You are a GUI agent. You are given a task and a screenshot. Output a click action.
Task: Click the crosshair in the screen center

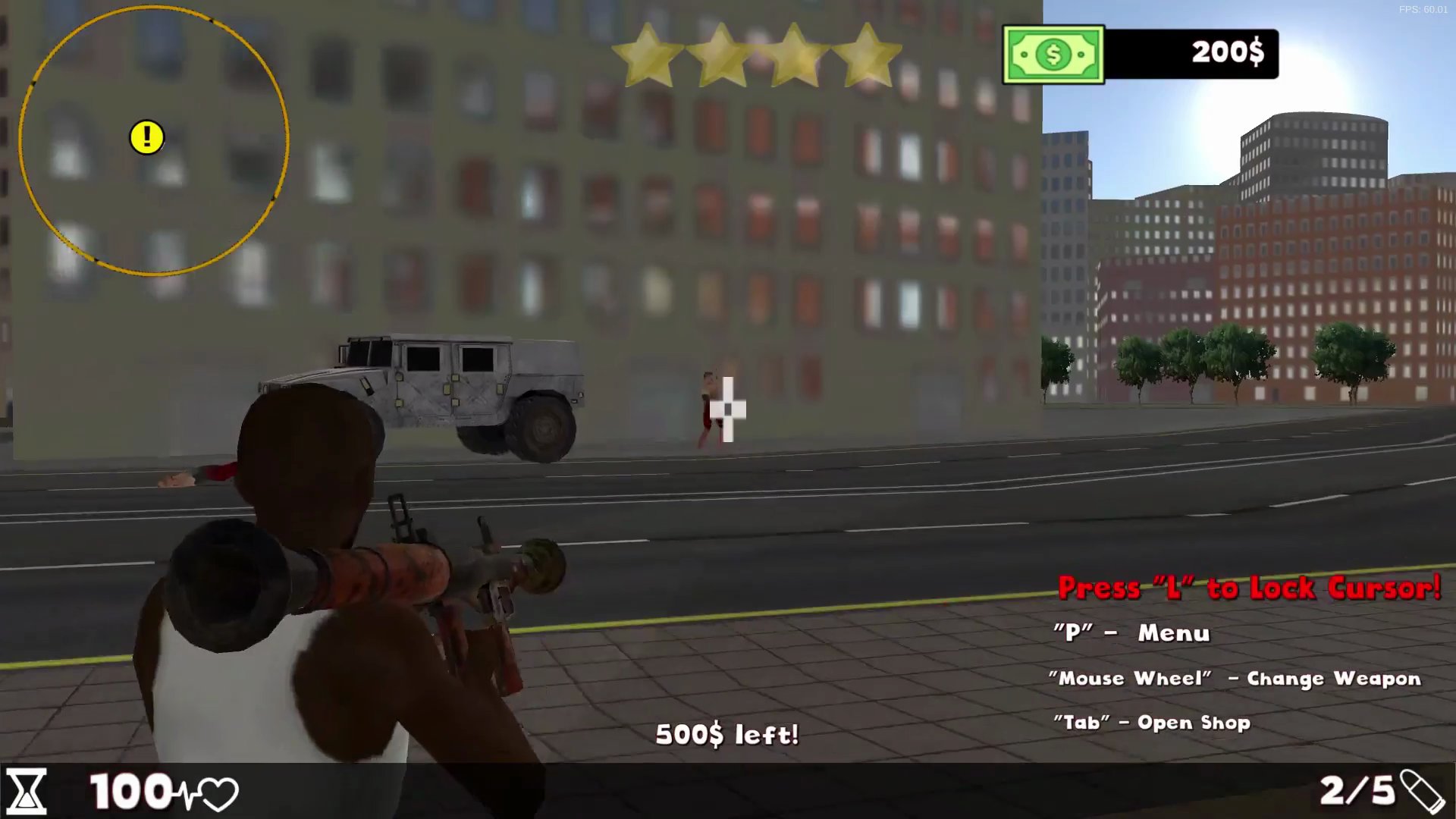726,409
